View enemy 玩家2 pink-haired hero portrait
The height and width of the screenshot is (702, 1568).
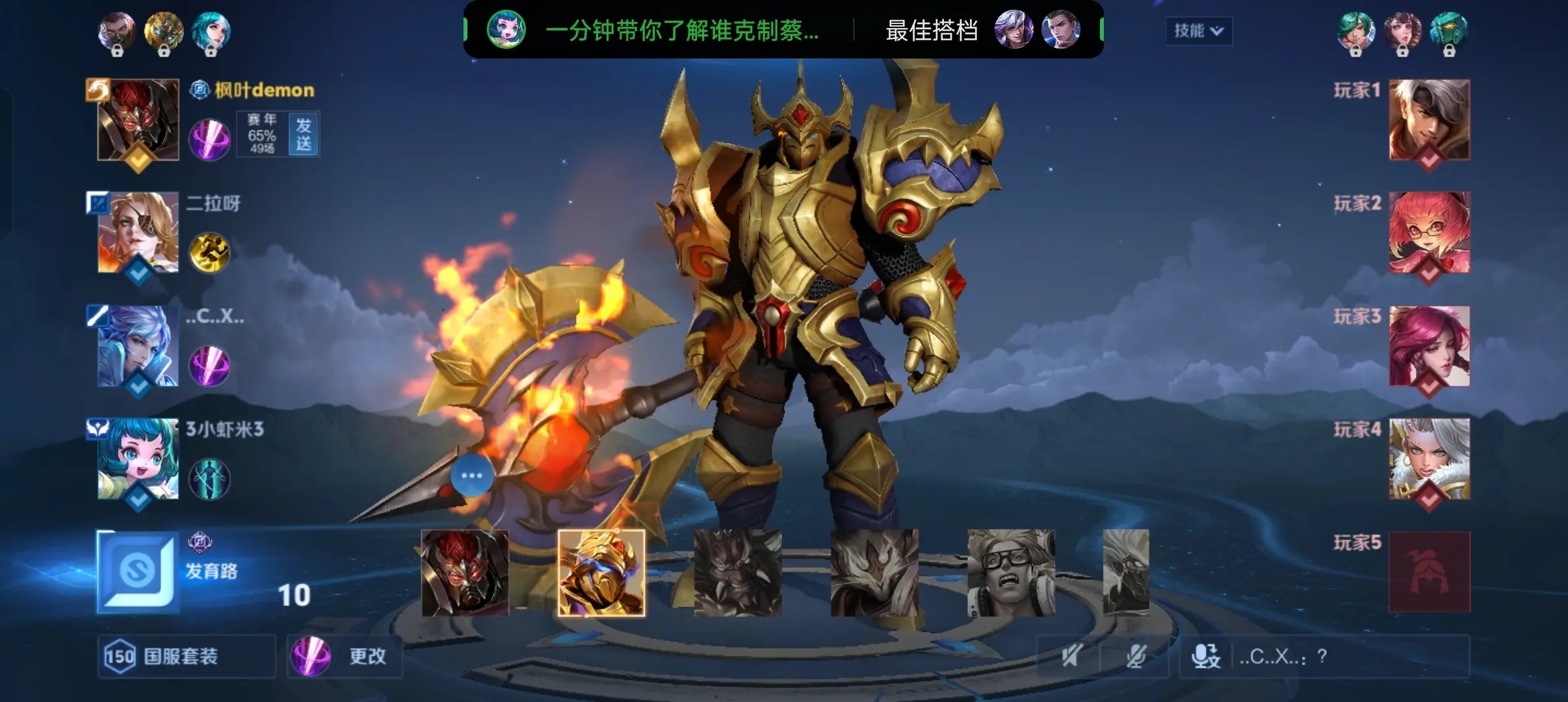click(x=1429, y=232)
